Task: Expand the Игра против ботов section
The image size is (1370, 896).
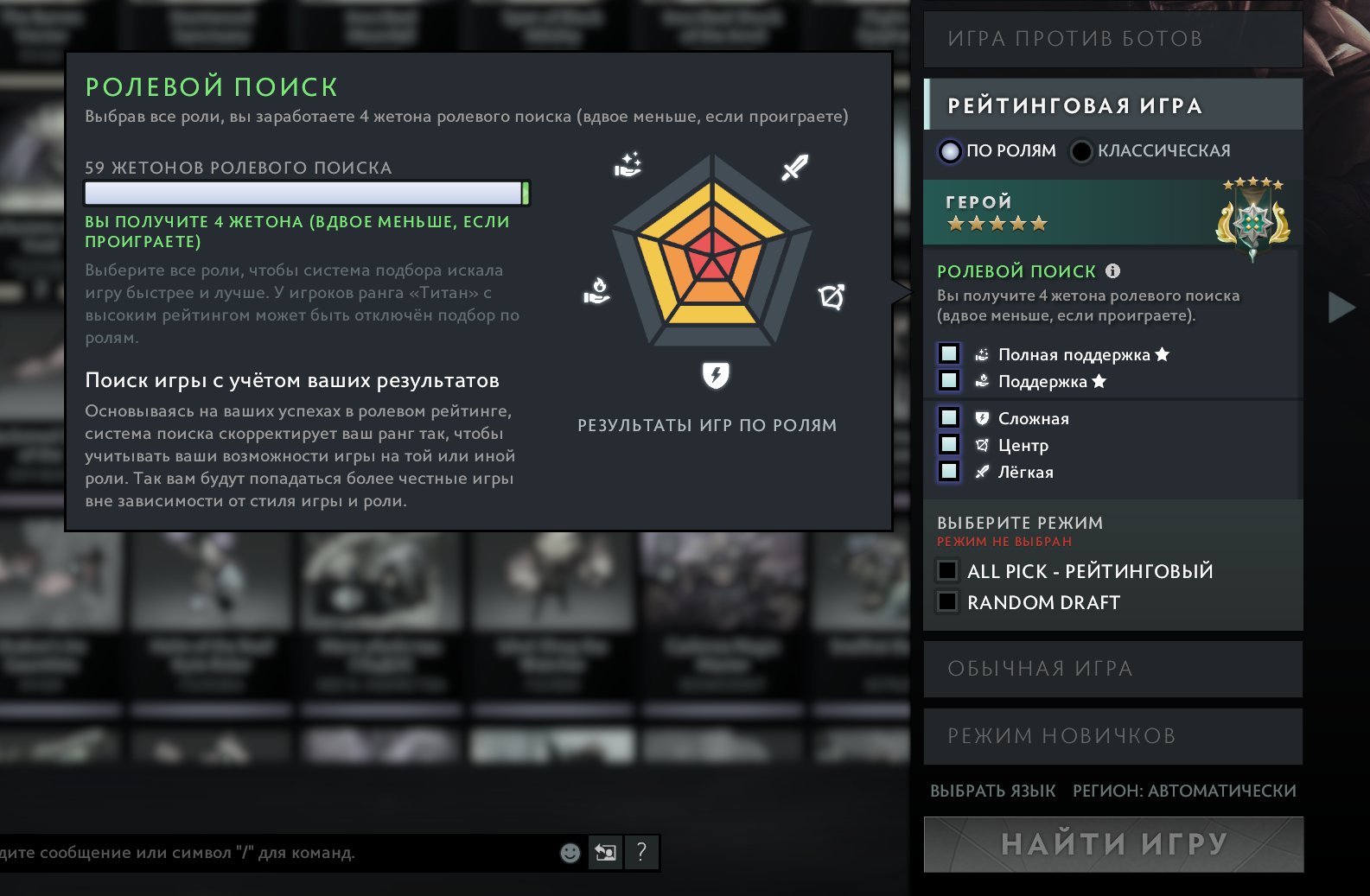Action: click(x=1112, y=39)
